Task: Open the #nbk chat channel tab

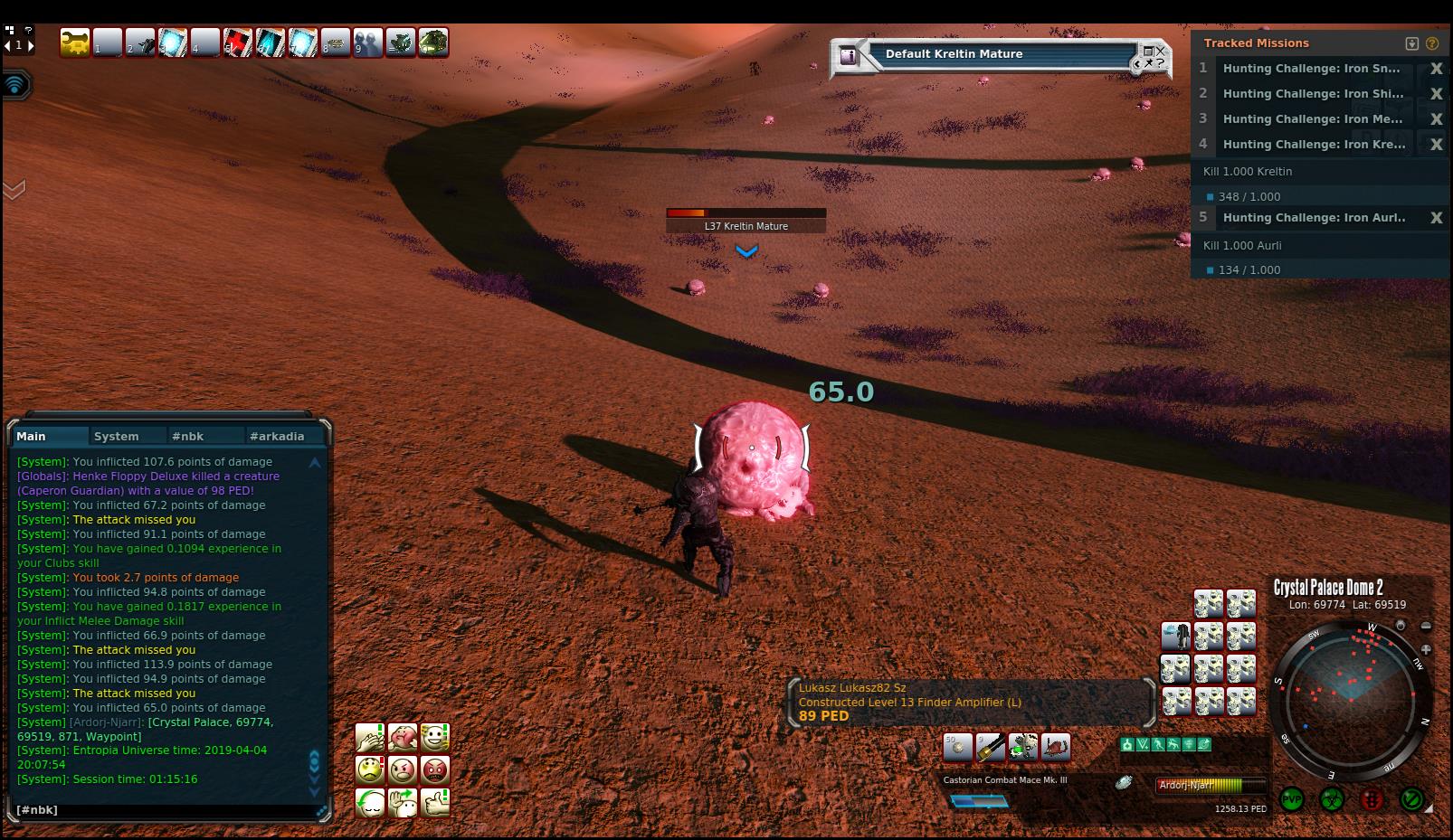Action: [187, 436]
